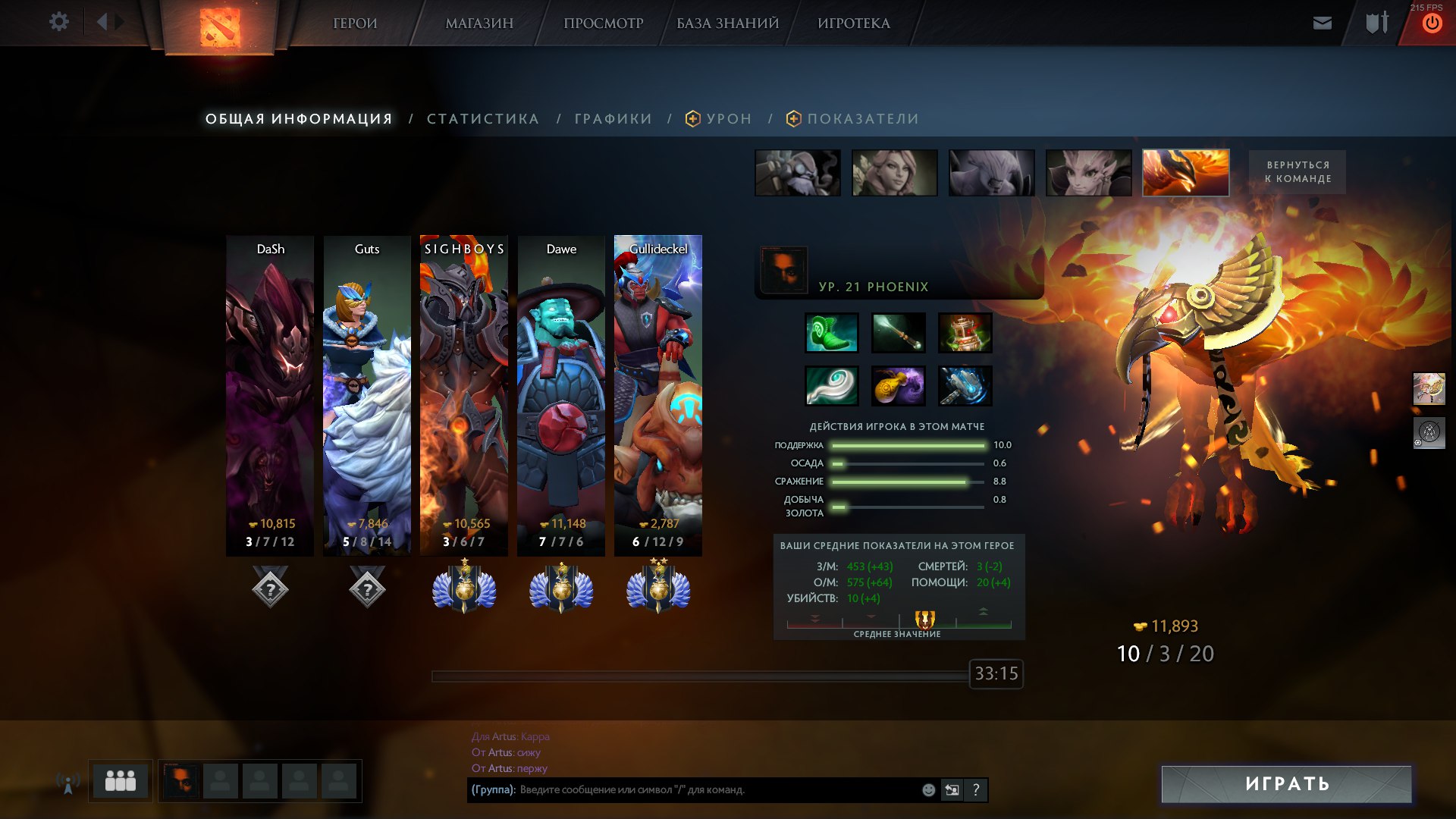Select the Phoenix hero portrait thumbnail

[1185, 173]
